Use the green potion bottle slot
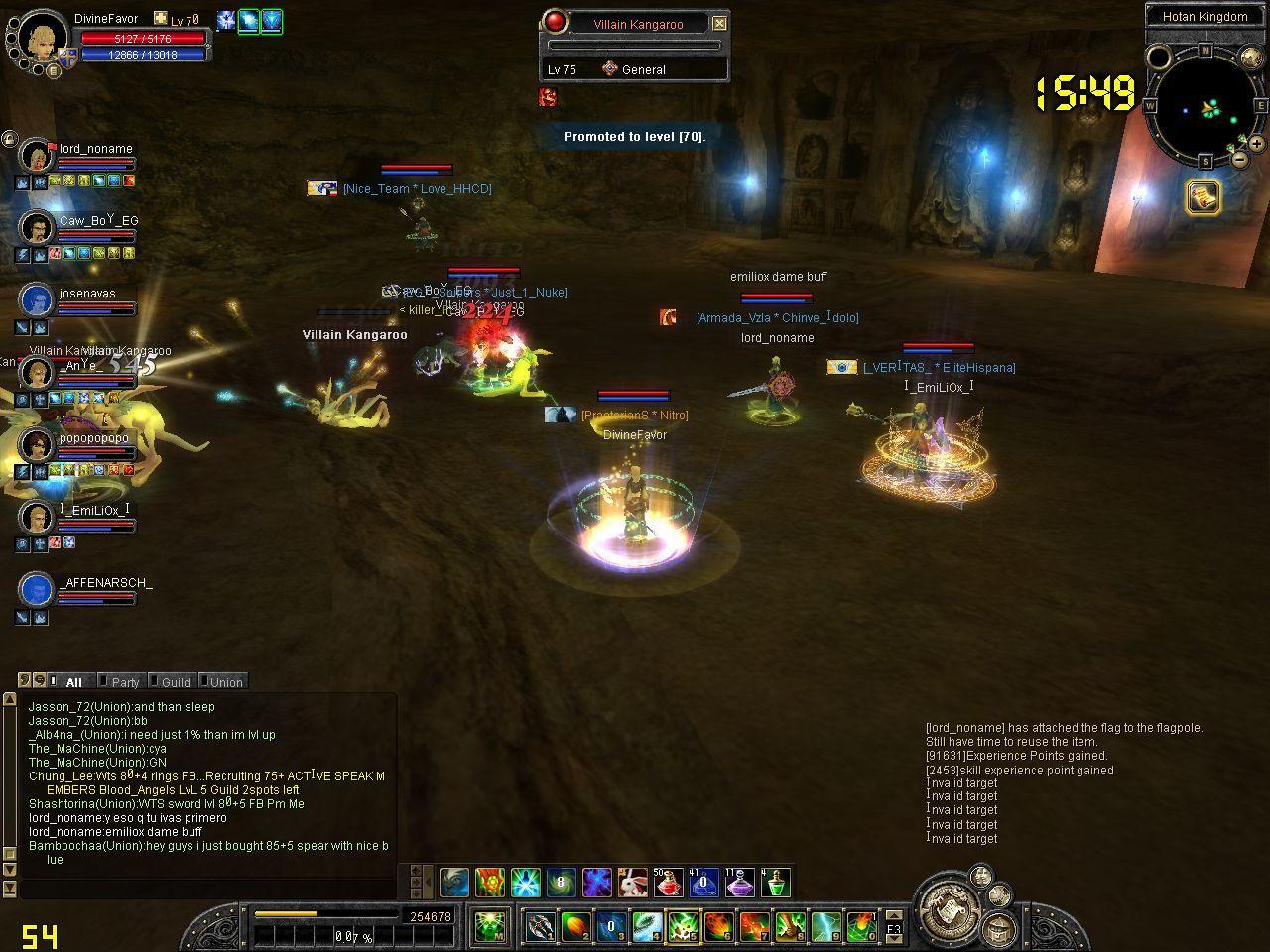 (775, 882)
